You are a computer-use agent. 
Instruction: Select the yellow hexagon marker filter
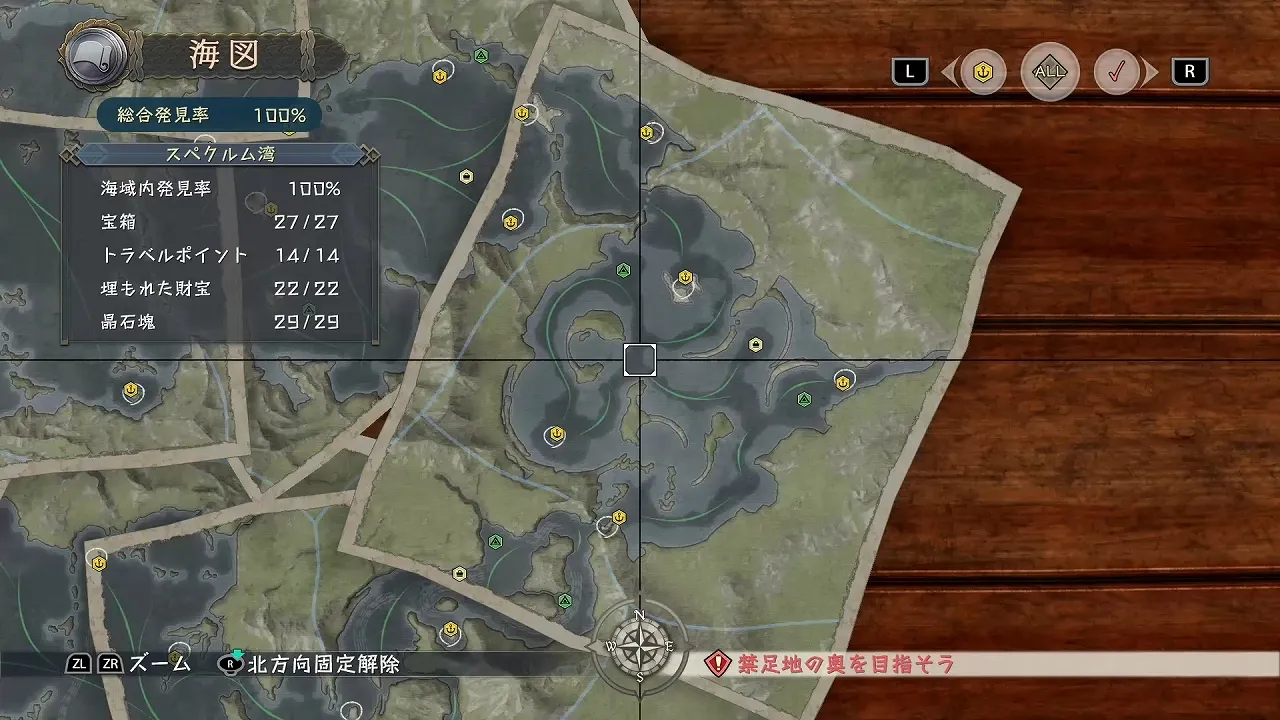[983, 72]
